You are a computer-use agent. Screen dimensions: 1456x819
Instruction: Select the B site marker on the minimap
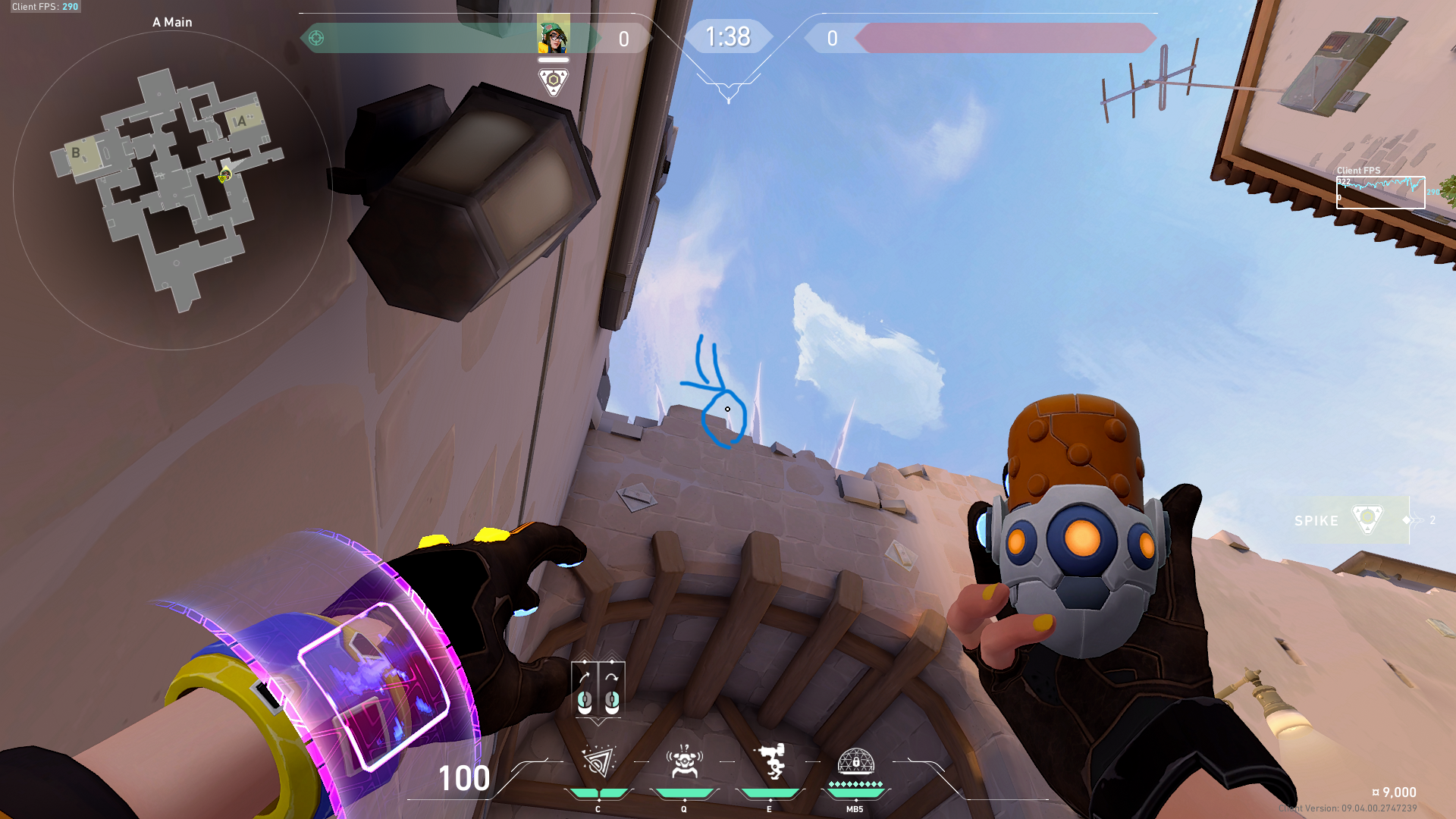(76, 154)
